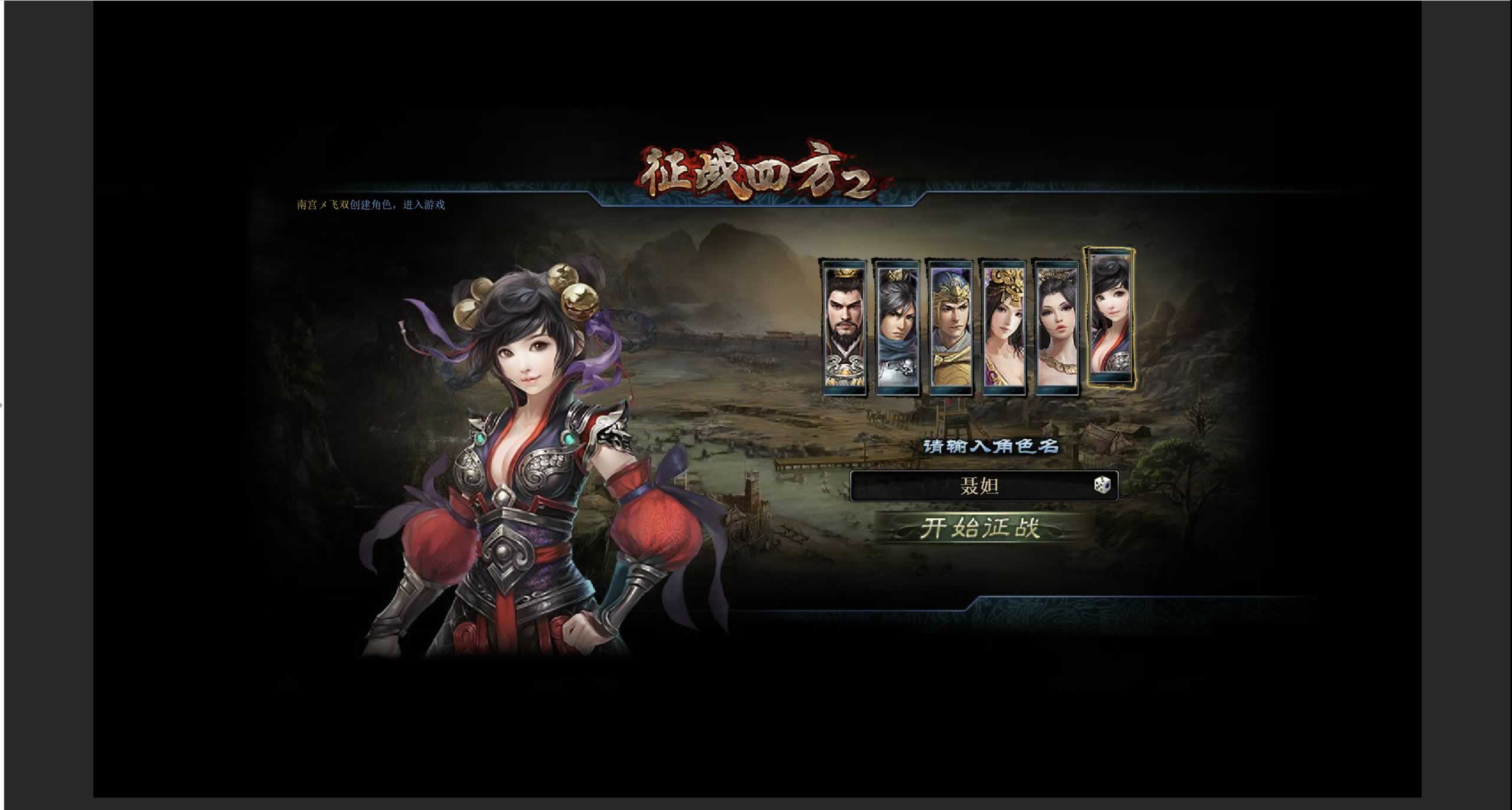This screenshot has height=810, width=1512.
Task: Select the highlighted girl in red portrait
Action: (x=1110, y=319)
